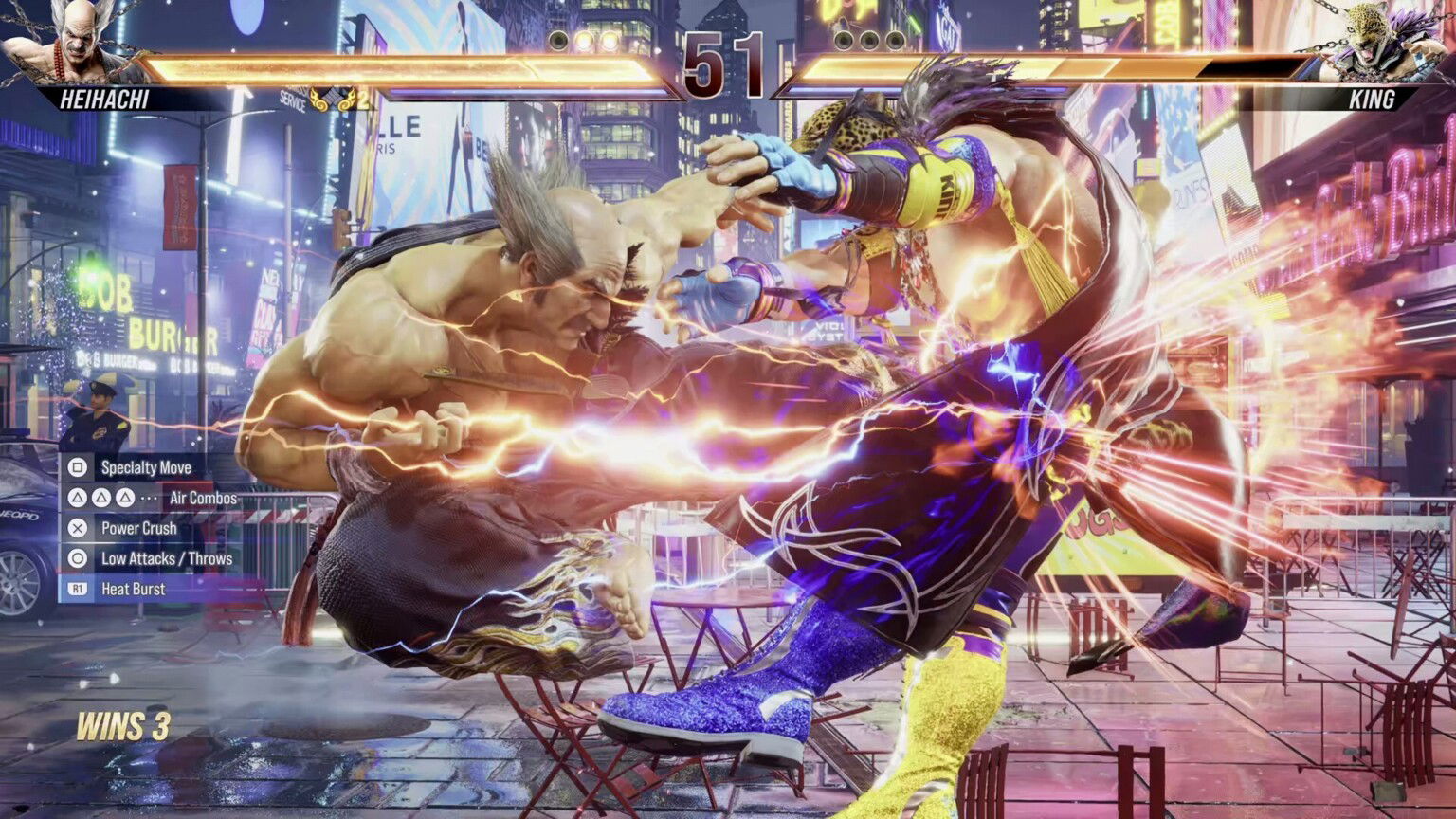Viewport: 1456px width, 819px height.
Task: Click the third Triangle icon in Air Combos row
Action: pos(123,497)
